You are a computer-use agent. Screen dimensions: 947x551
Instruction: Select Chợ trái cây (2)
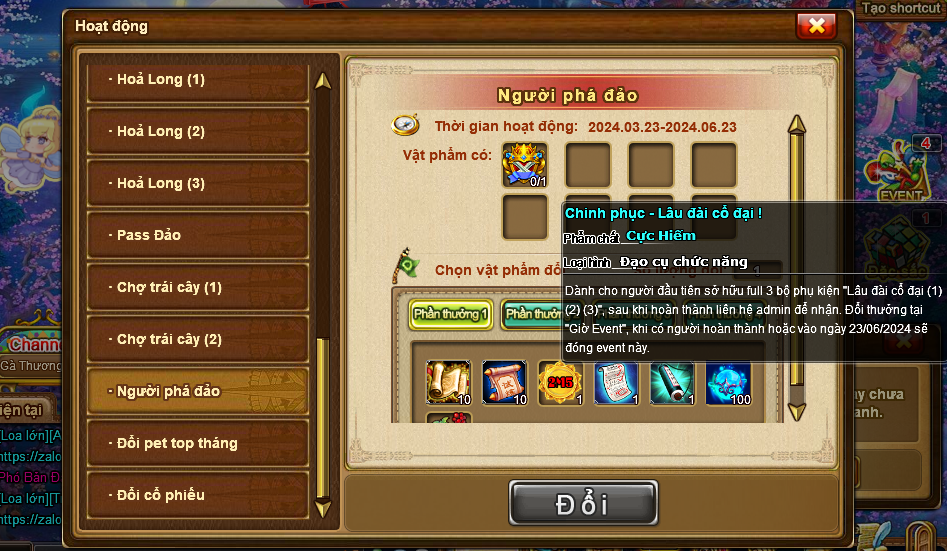pyautogui.click(x=197, y=340)
